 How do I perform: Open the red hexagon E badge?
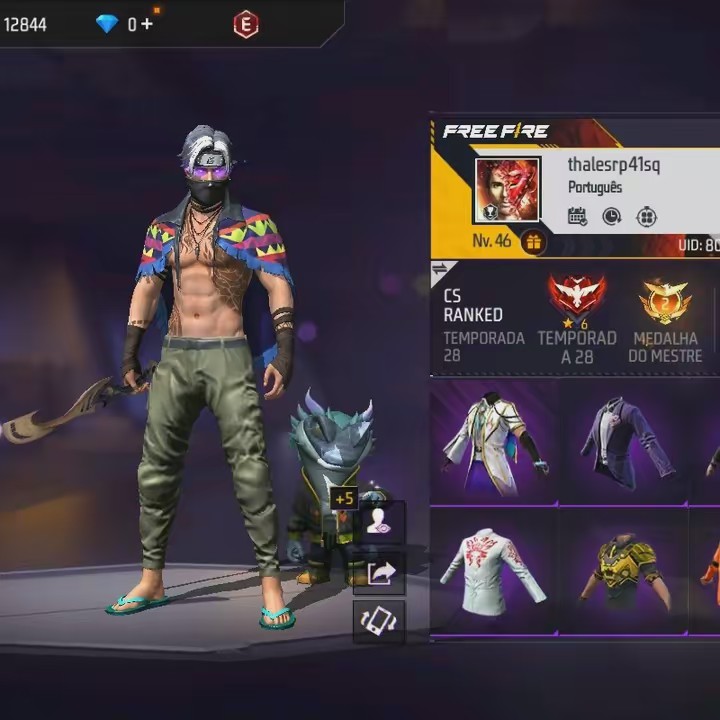point(245,24)
